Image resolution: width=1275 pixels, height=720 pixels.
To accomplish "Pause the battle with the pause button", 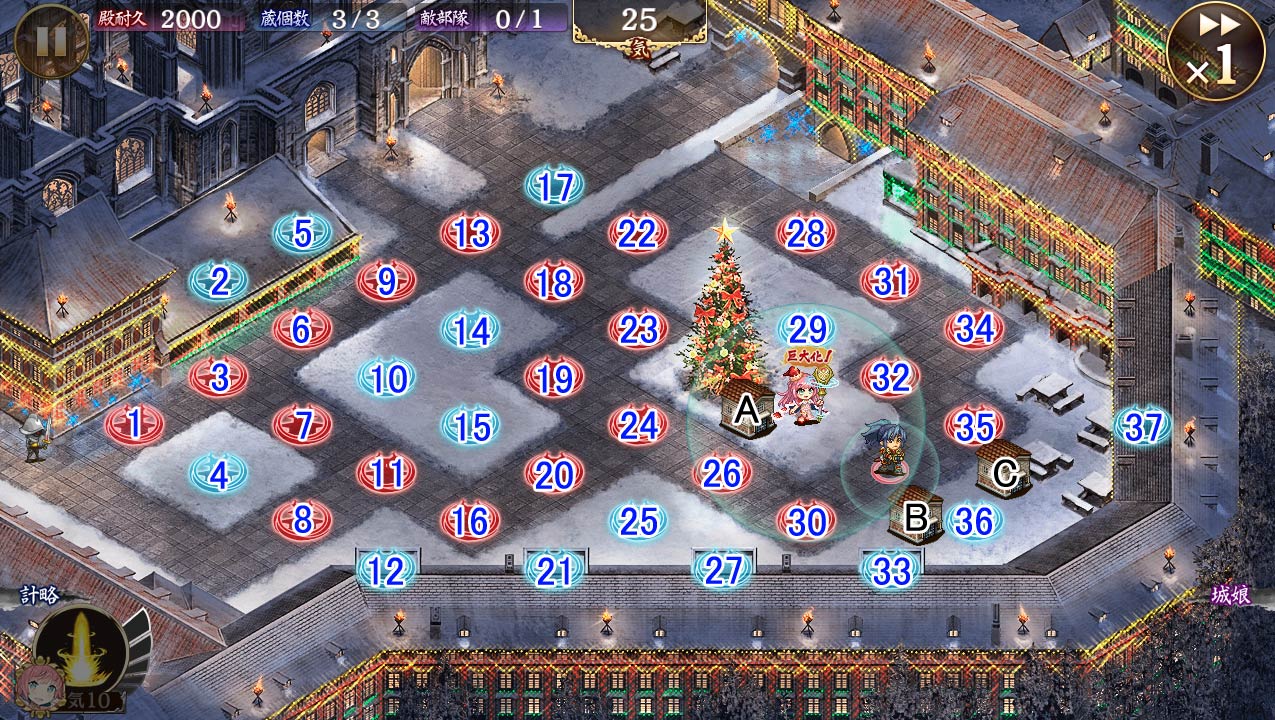I will [x=51, y=41].
